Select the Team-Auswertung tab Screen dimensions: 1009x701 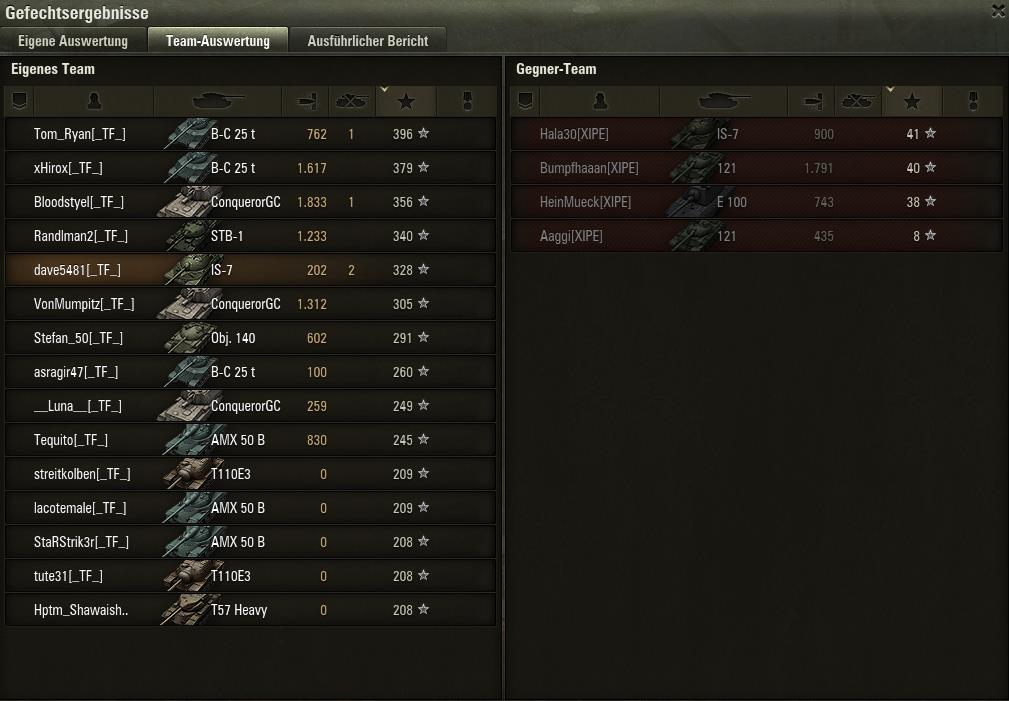tap(218, 41)
